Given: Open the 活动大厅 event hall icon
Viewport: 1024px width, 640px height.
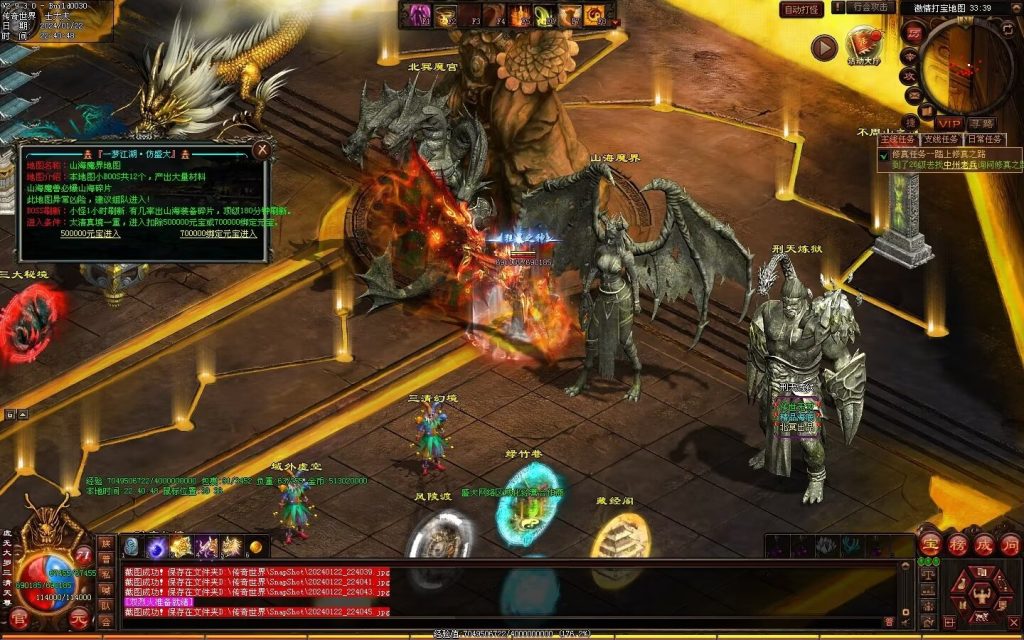Looking at the screenshot, I should click(863, 45).
